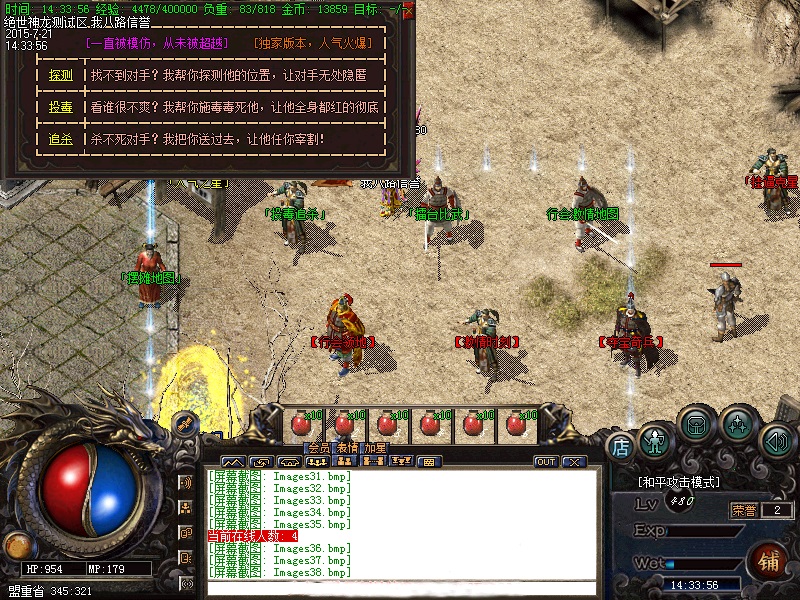Click the 探测 (detect) link
Viewport: 800px width, 600px height.
pos(60,75)
